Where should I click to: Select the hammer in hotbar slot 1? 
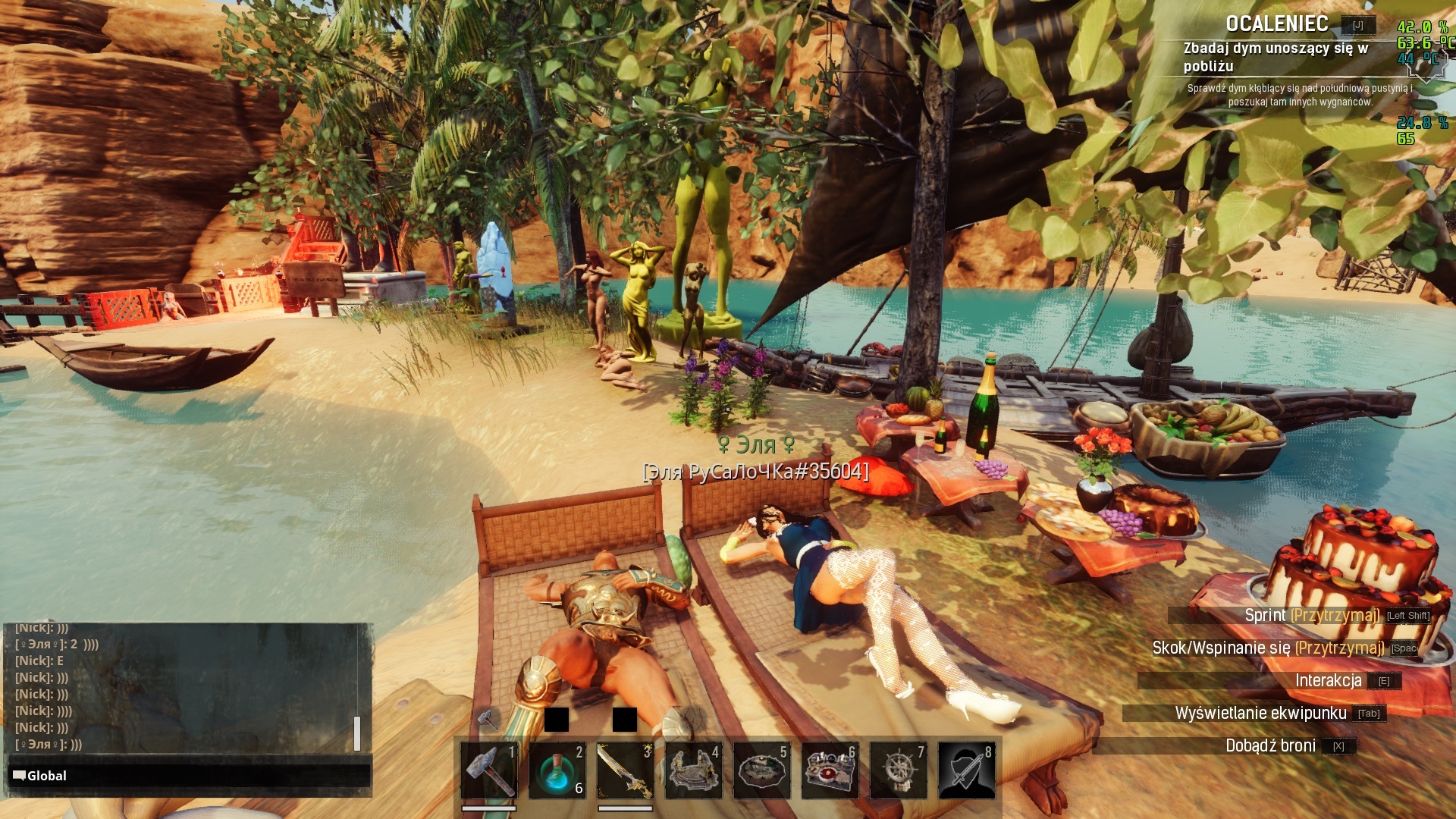click(489, 770)
